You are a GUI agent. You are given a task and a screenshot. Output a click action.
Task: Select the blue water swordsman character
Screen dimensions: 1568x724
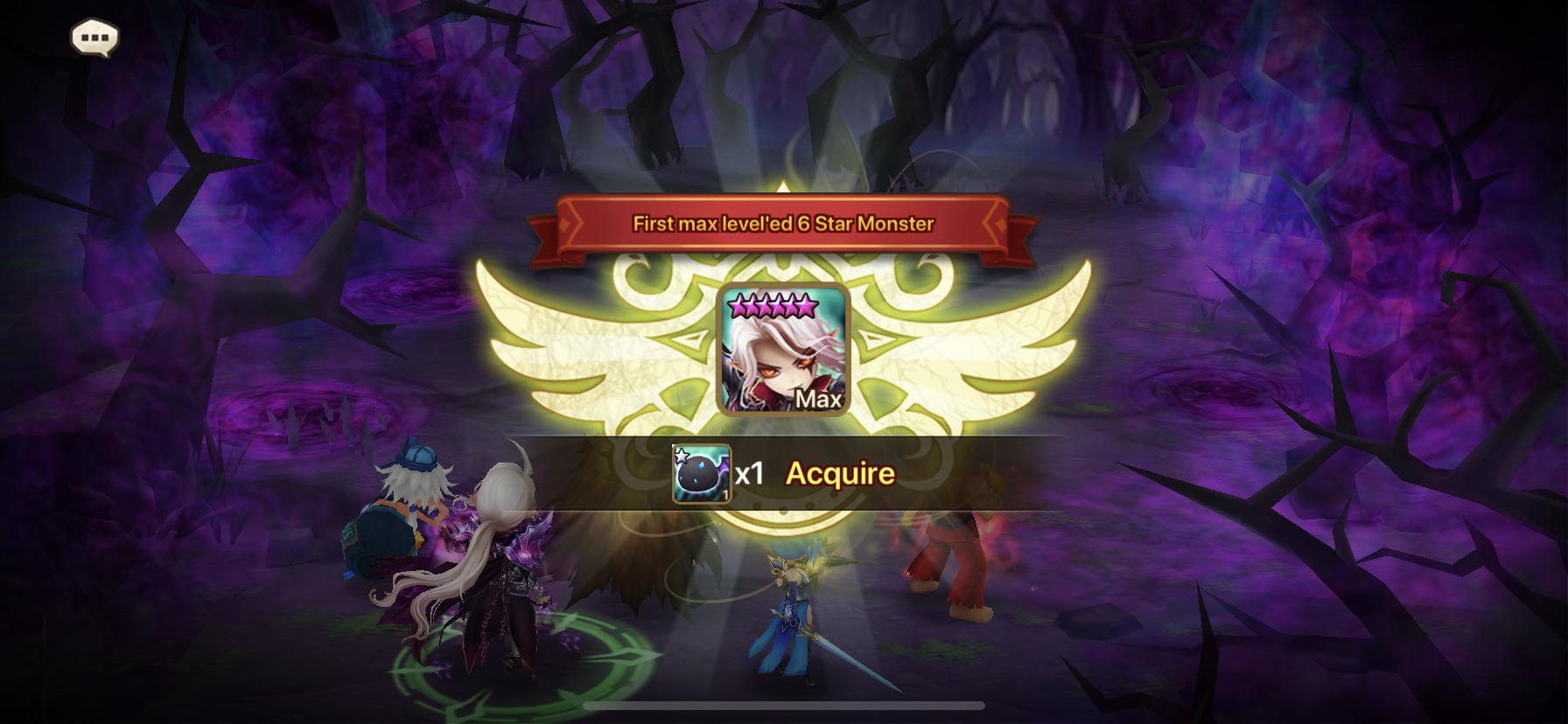[792, 603]
